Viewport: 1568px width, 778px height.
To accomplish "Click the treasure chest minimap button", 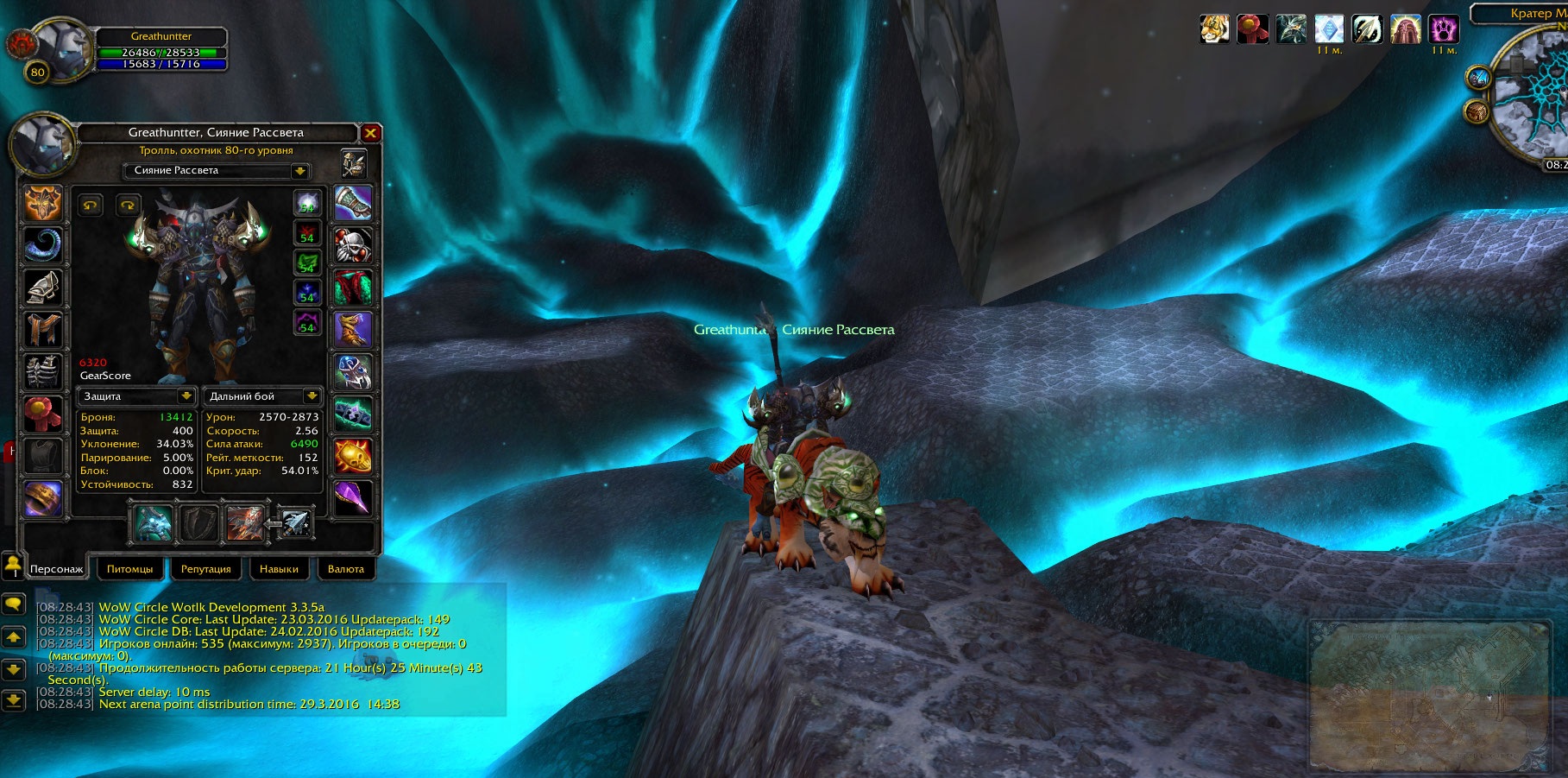I will [1477, 111].
